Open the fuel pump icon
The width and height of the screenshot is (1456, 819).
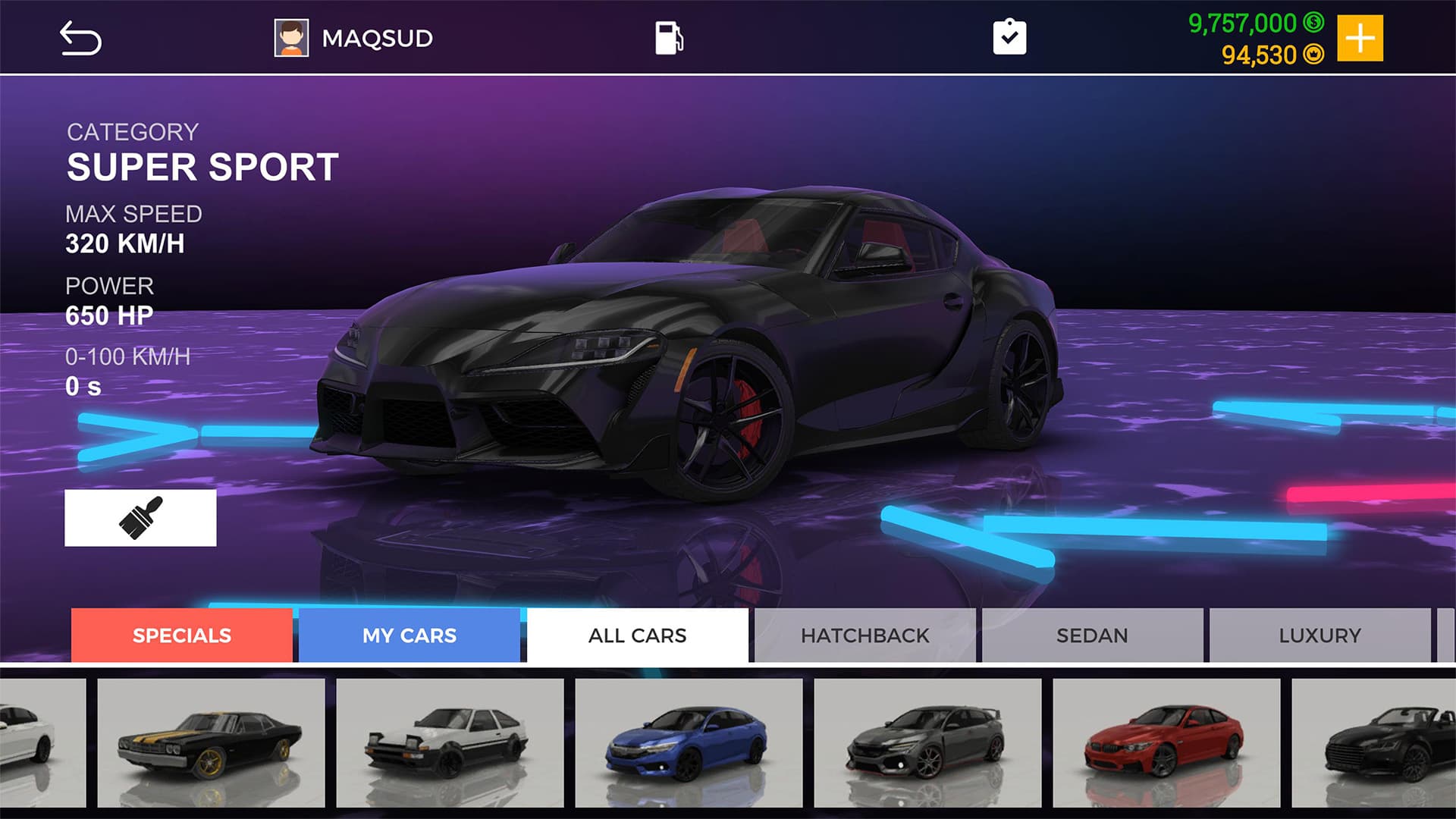[x=667, y=36]
